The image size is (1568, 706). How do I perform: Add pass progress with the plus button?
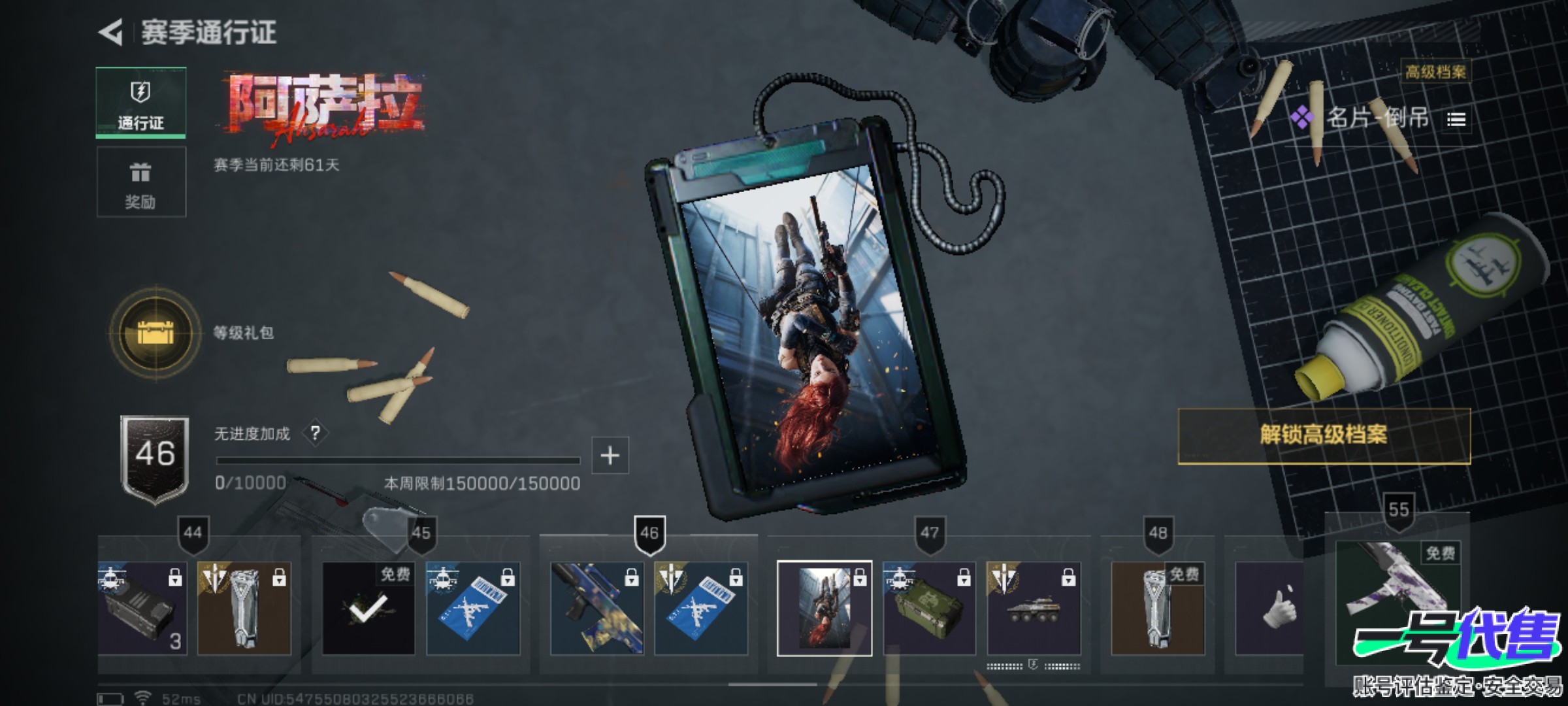pos(610,455)
